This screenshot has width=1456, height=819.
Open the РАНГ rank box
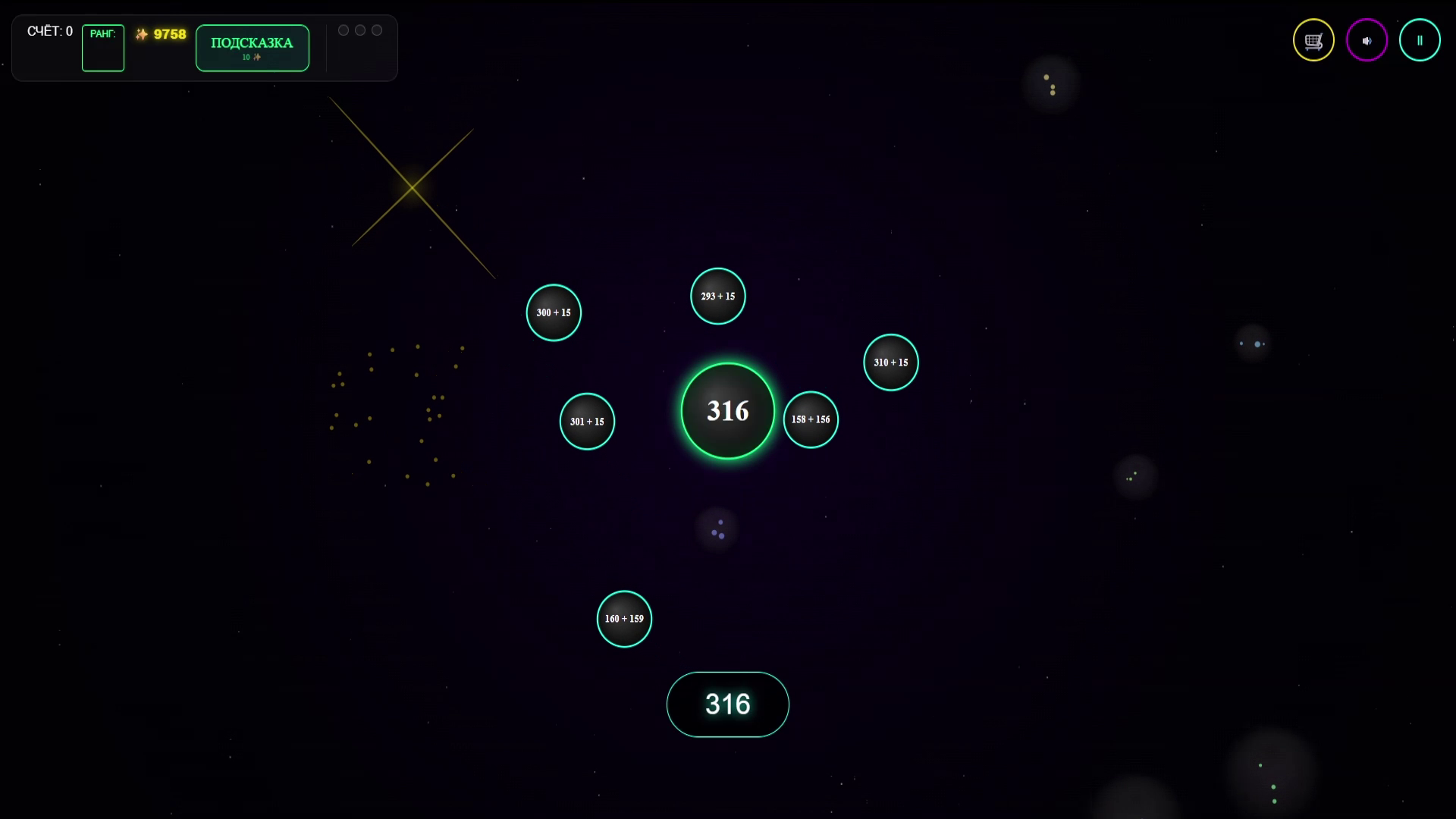[102, 48]
